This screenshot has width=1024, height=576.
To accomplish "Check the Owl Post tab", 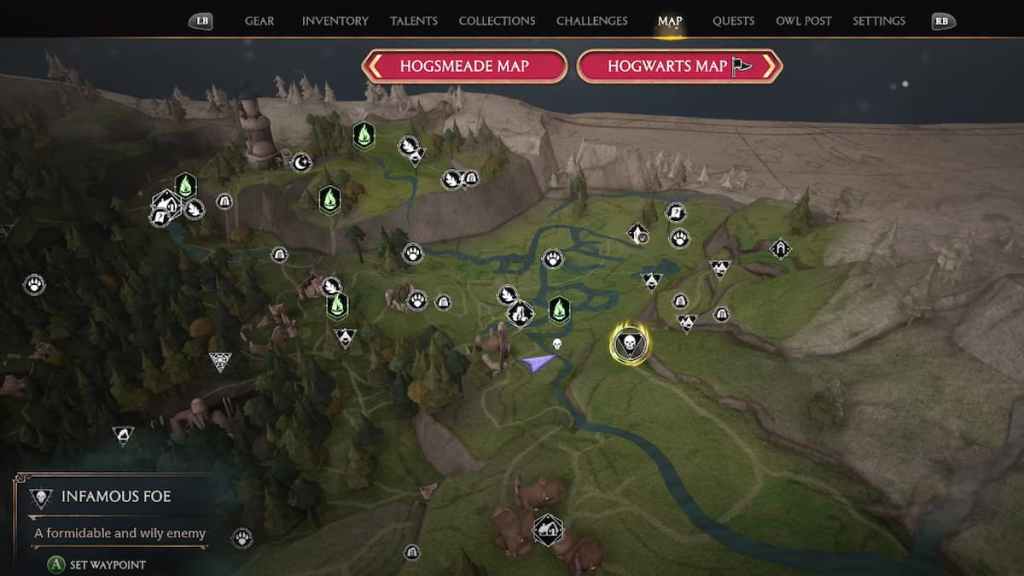I will pyautogui.click(x=804, y=21).
